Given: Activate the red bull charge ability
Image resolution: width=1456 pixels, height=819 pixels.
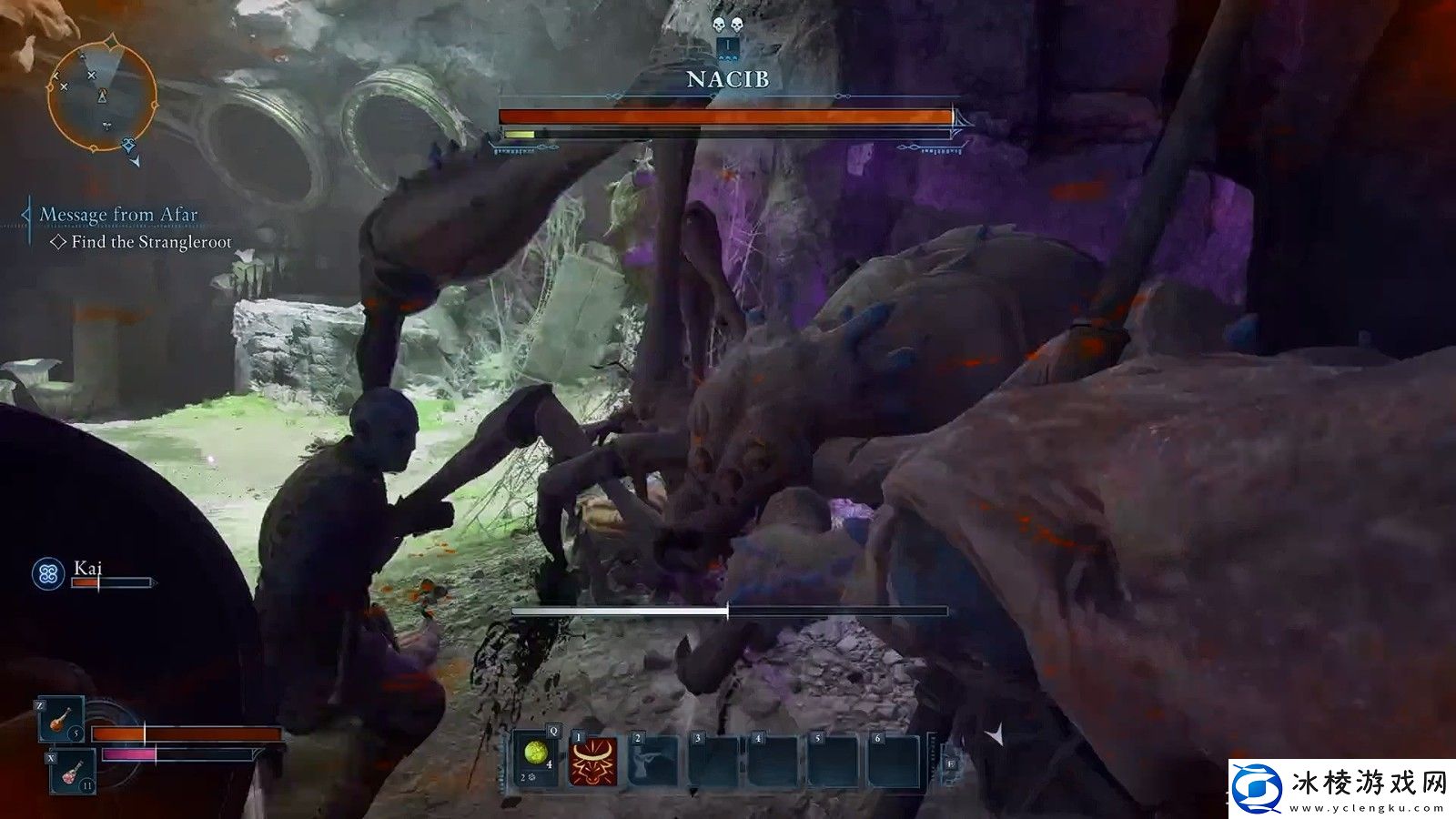Looking at the screenshot, I should (593, 761).
